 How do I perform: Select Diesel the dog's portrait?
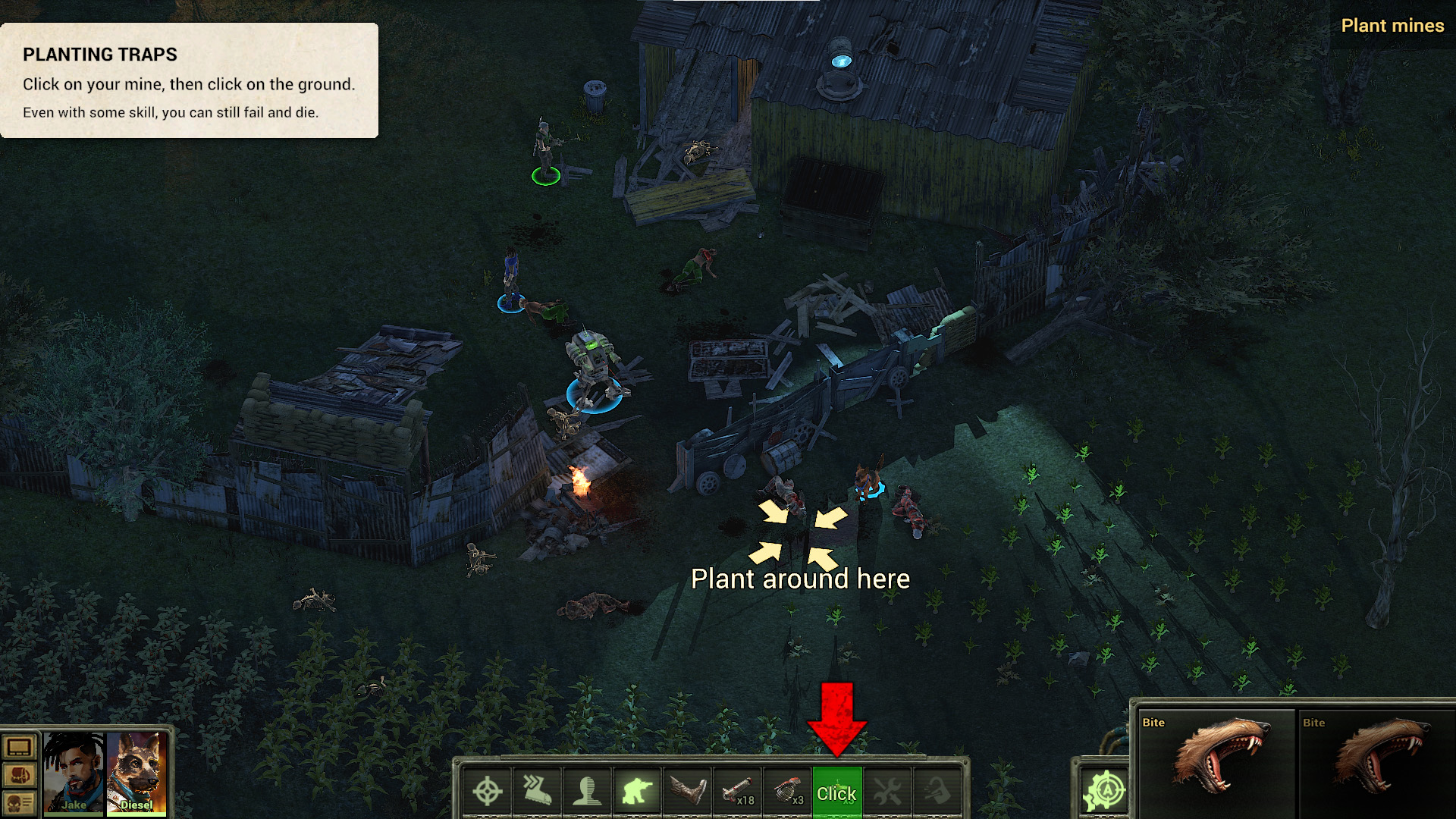(x=136, y=772)
